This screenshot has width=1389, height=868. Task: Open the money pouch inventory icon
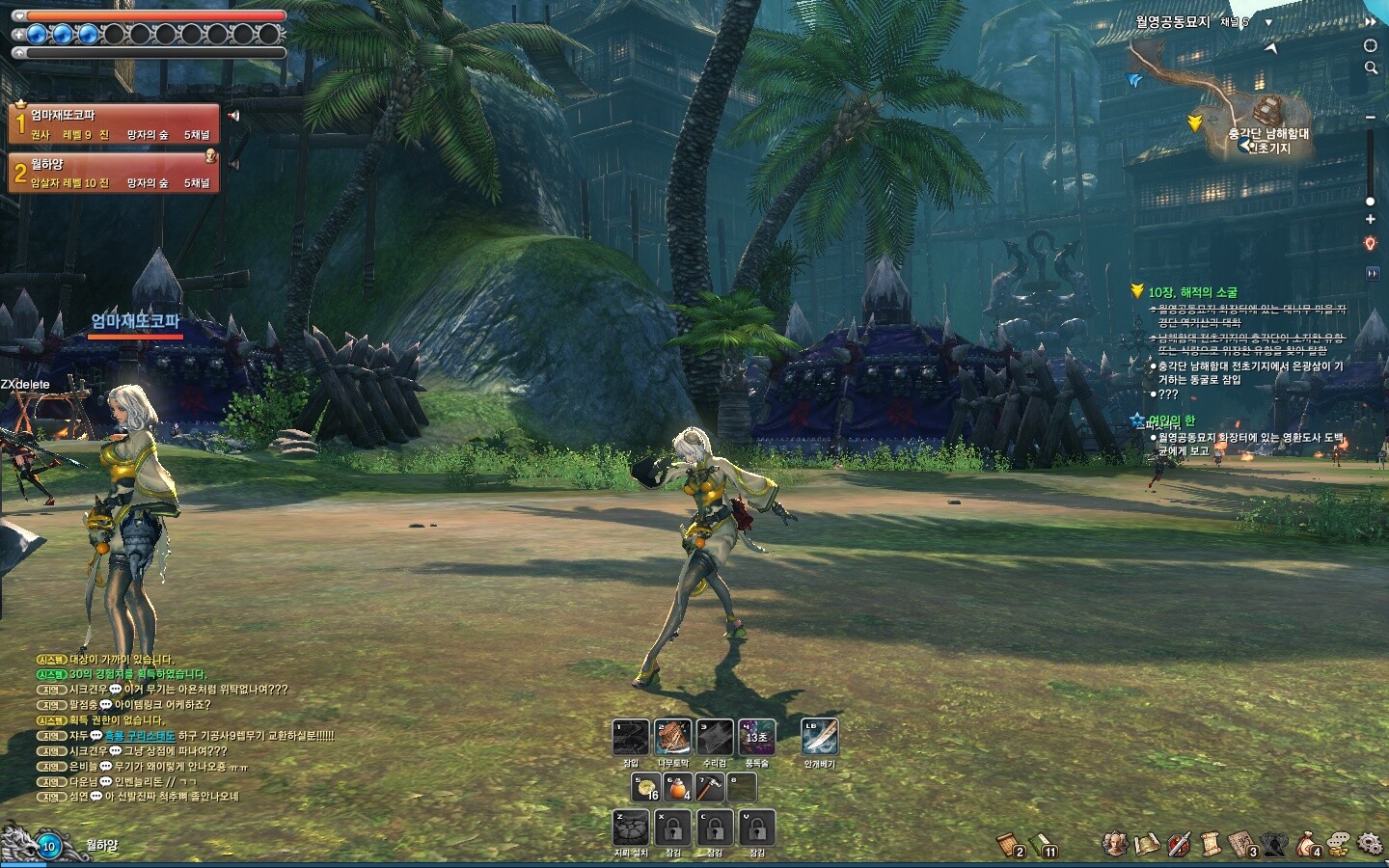click(1307, 844)
